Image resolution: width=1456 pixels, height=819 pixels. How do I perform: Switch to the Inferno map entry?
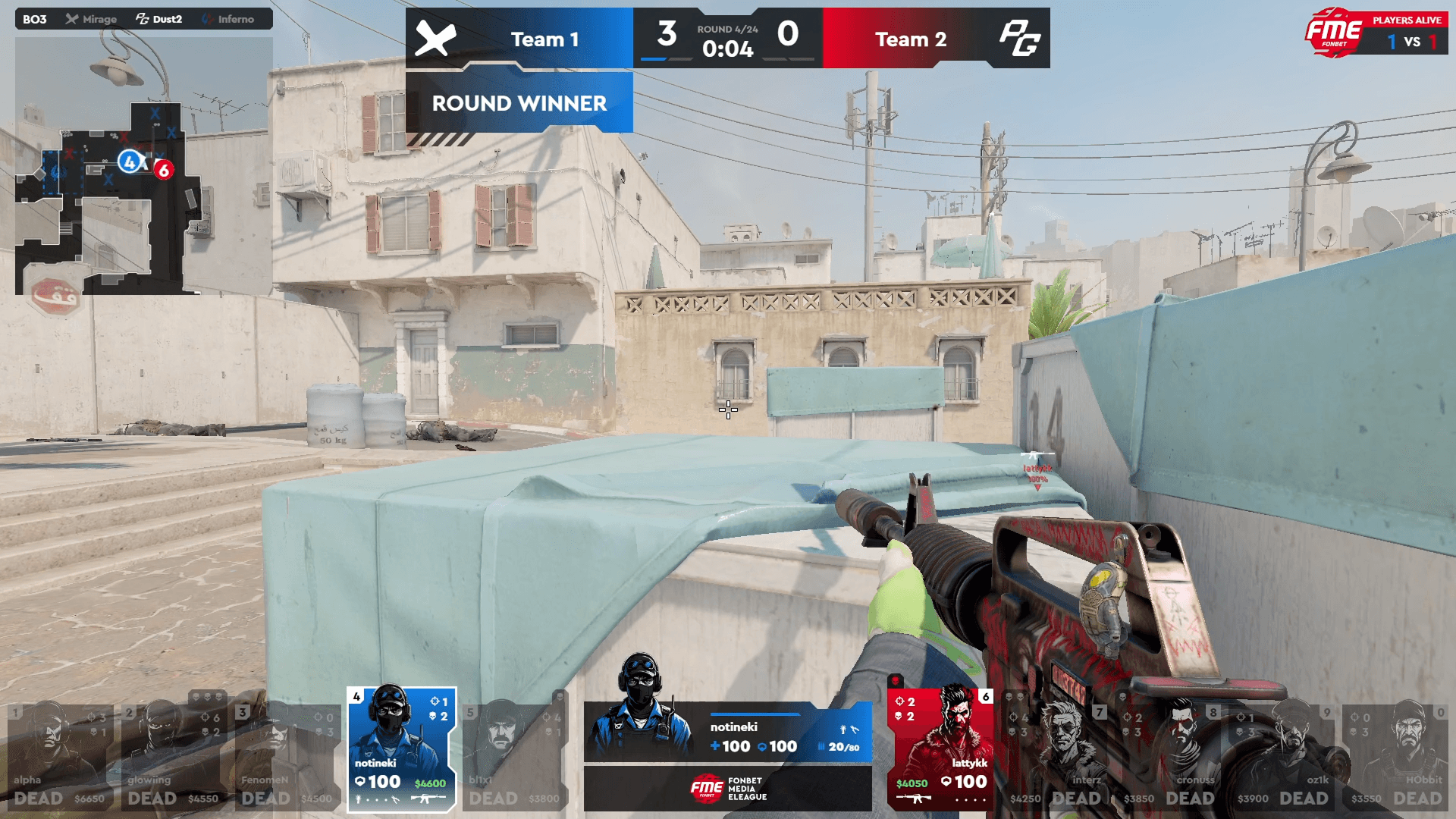[x=228, y=19]
